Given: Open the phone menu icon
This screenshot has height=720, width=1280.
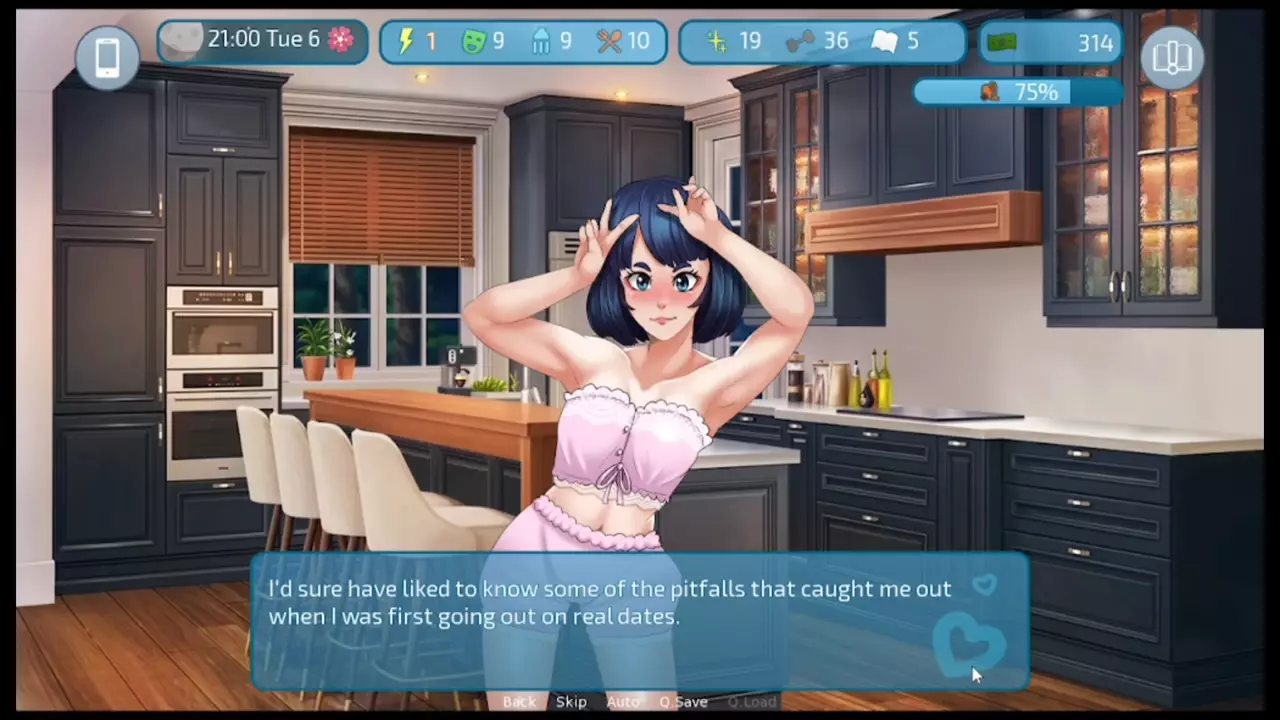Looking at the screenshot, I should coord(107,56).
